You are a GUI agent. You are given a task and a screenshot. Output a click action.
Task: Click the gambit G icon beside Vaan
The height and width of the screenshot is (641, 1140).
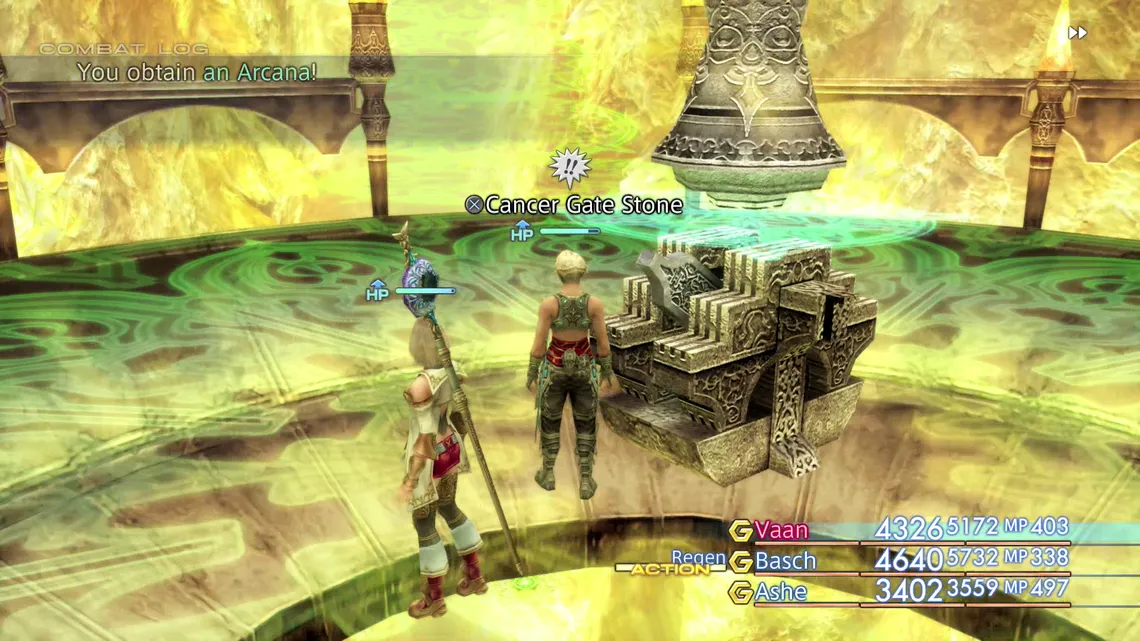coord(740,531)
